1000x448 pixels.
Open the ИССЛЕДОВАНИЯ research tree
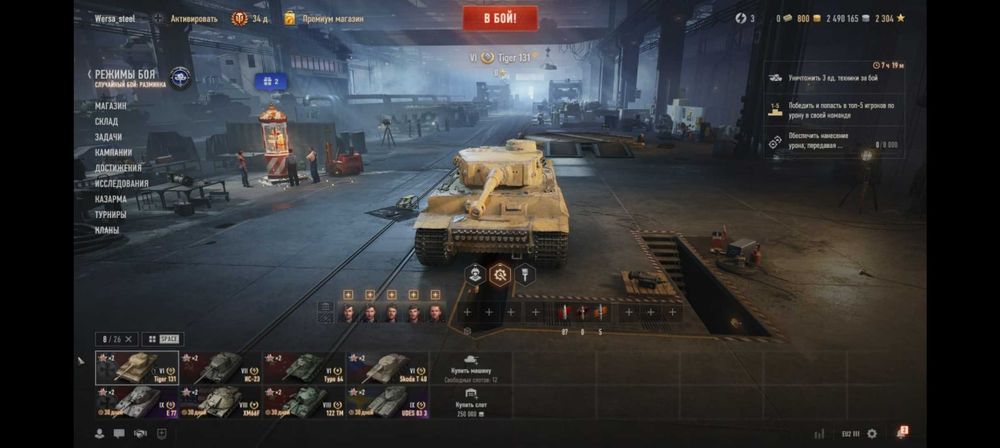pos(122,183)
